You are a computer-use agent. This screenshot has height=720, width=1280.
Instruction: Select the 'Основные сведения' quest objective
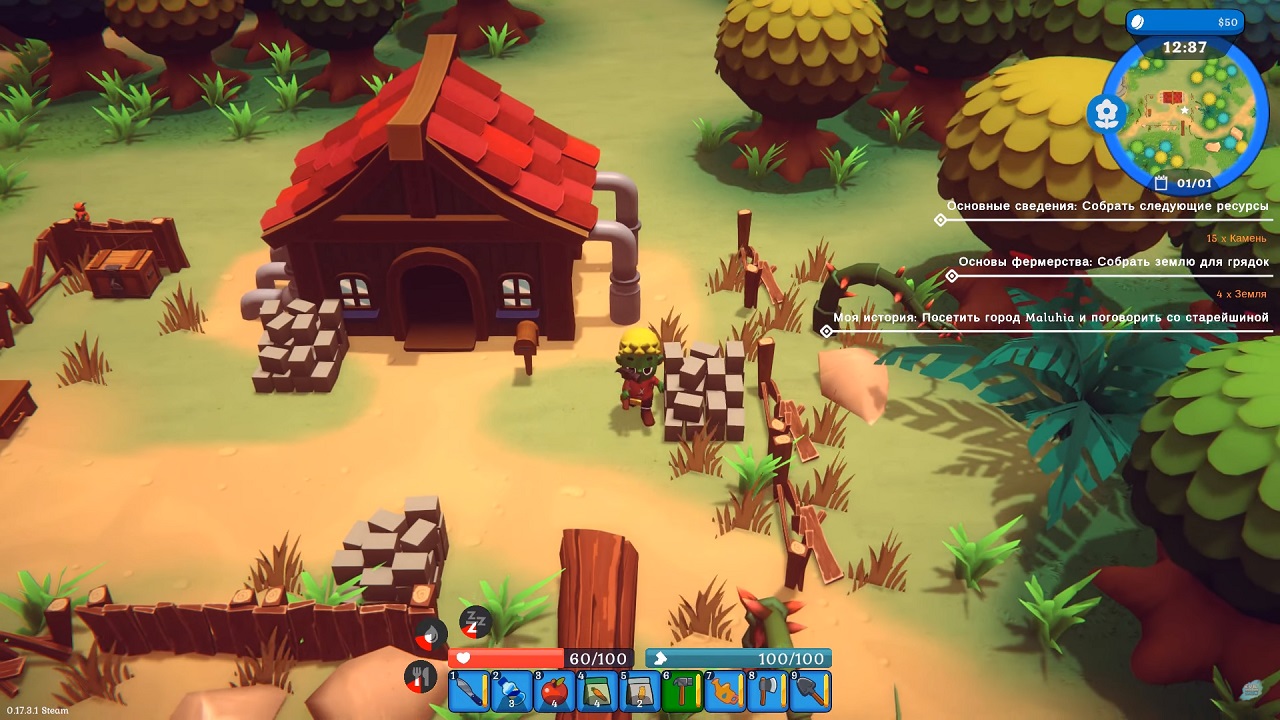coord(1107,206)
